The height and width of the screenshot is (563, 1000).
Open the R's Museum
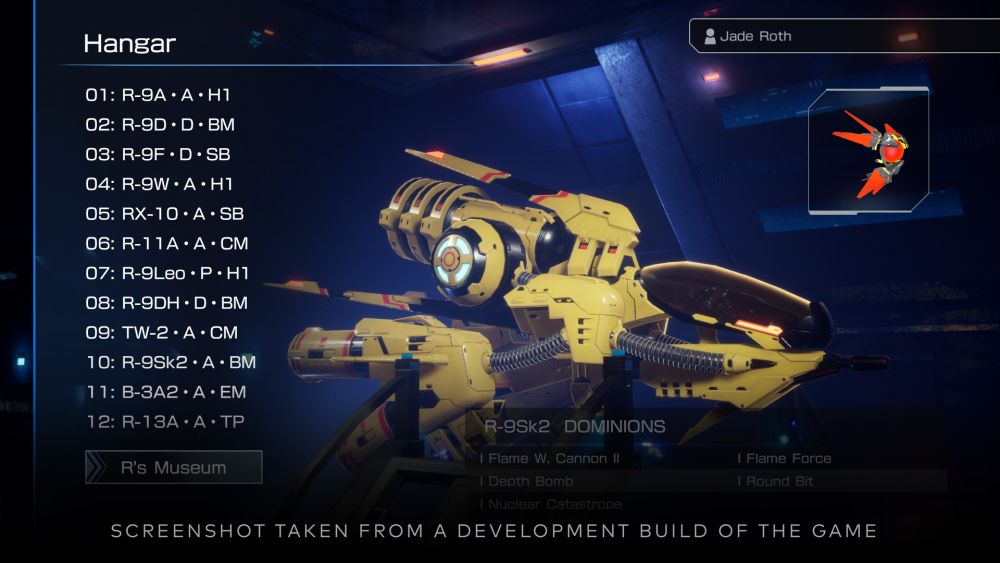pyautogui.click(x=174, y=467)
